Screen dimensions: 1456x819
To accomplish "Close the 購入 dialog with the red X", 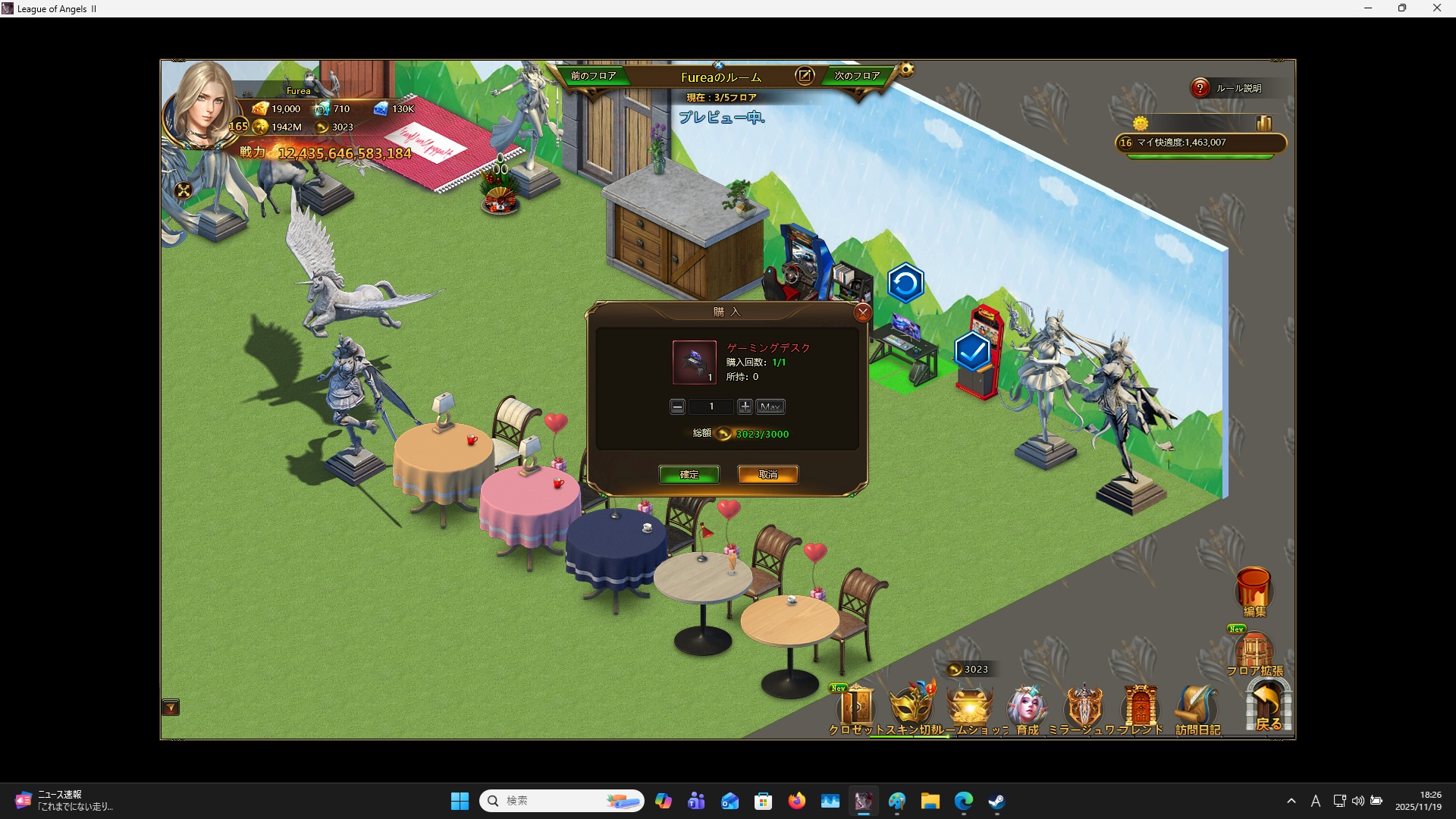I will [x=862, y=312].
